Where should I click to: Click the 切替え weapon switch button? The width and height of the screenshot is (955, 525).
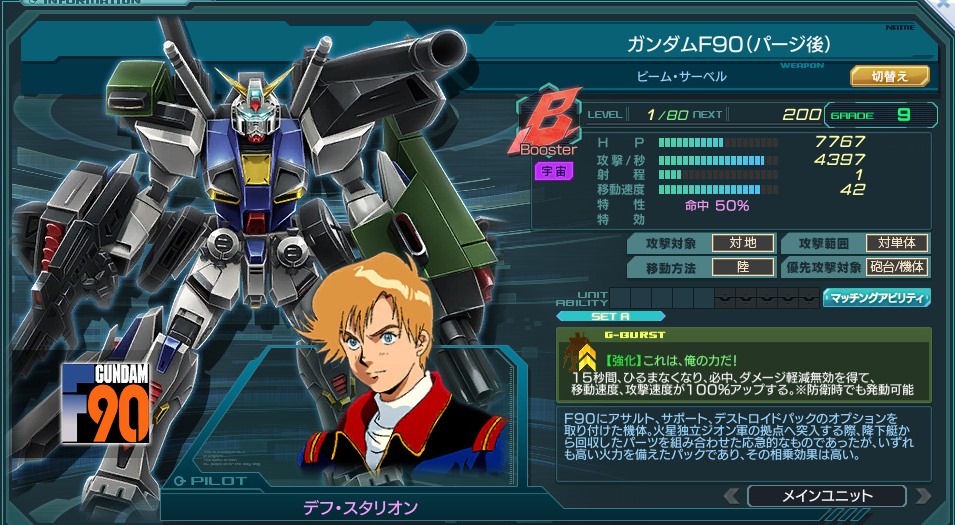pyautogui.click(x=889, y=76)
